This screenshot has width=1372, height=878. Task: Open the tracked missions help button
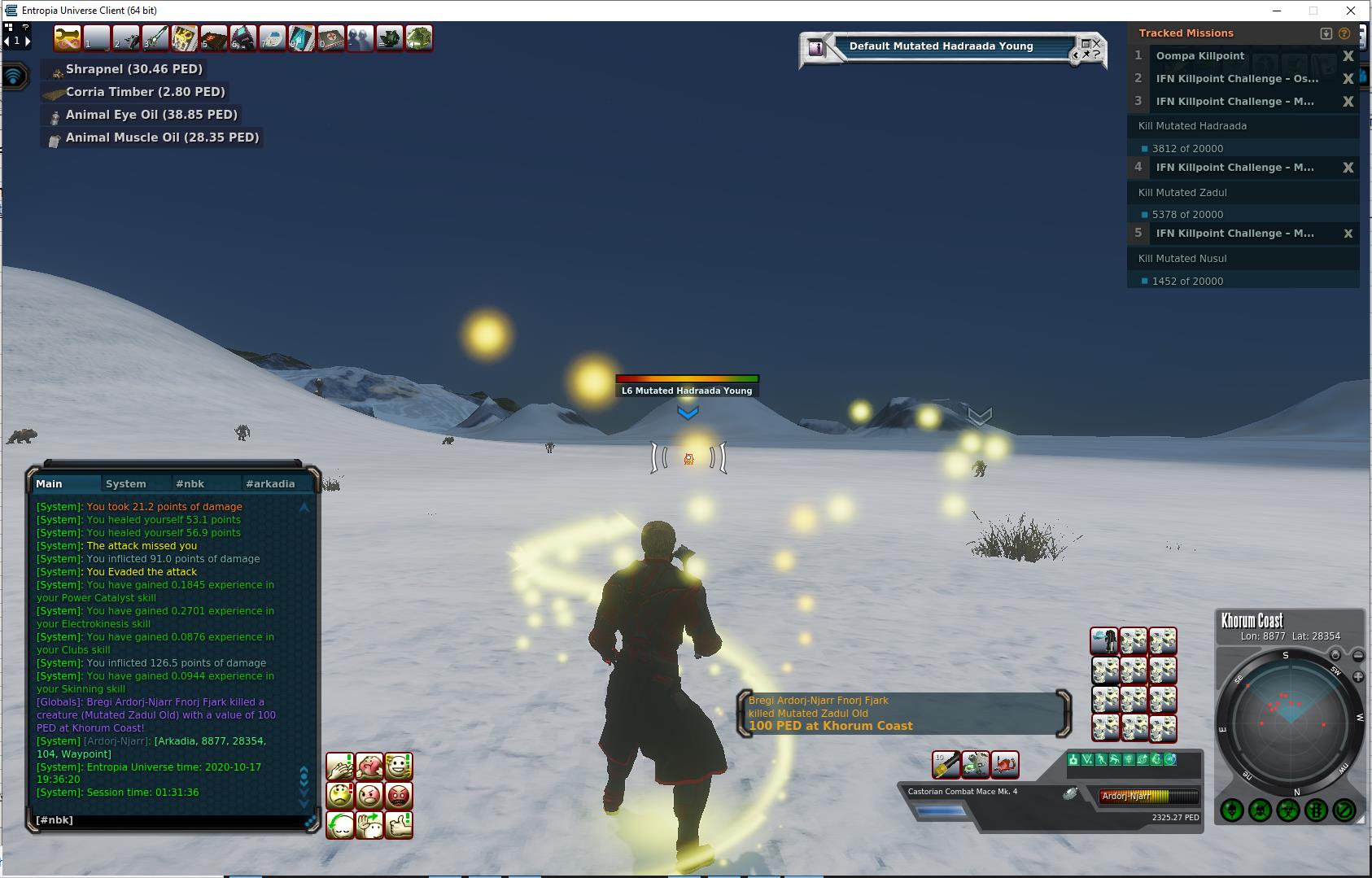point(1344,33)
